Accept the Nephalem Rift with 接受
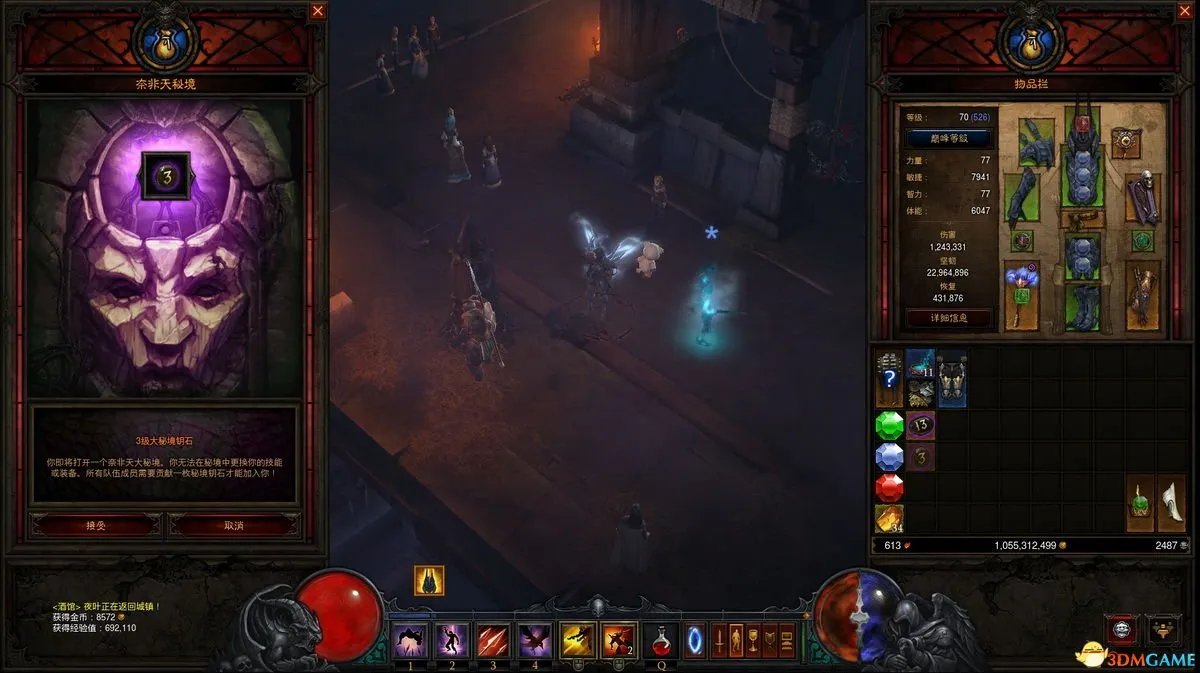 point(95,525)
